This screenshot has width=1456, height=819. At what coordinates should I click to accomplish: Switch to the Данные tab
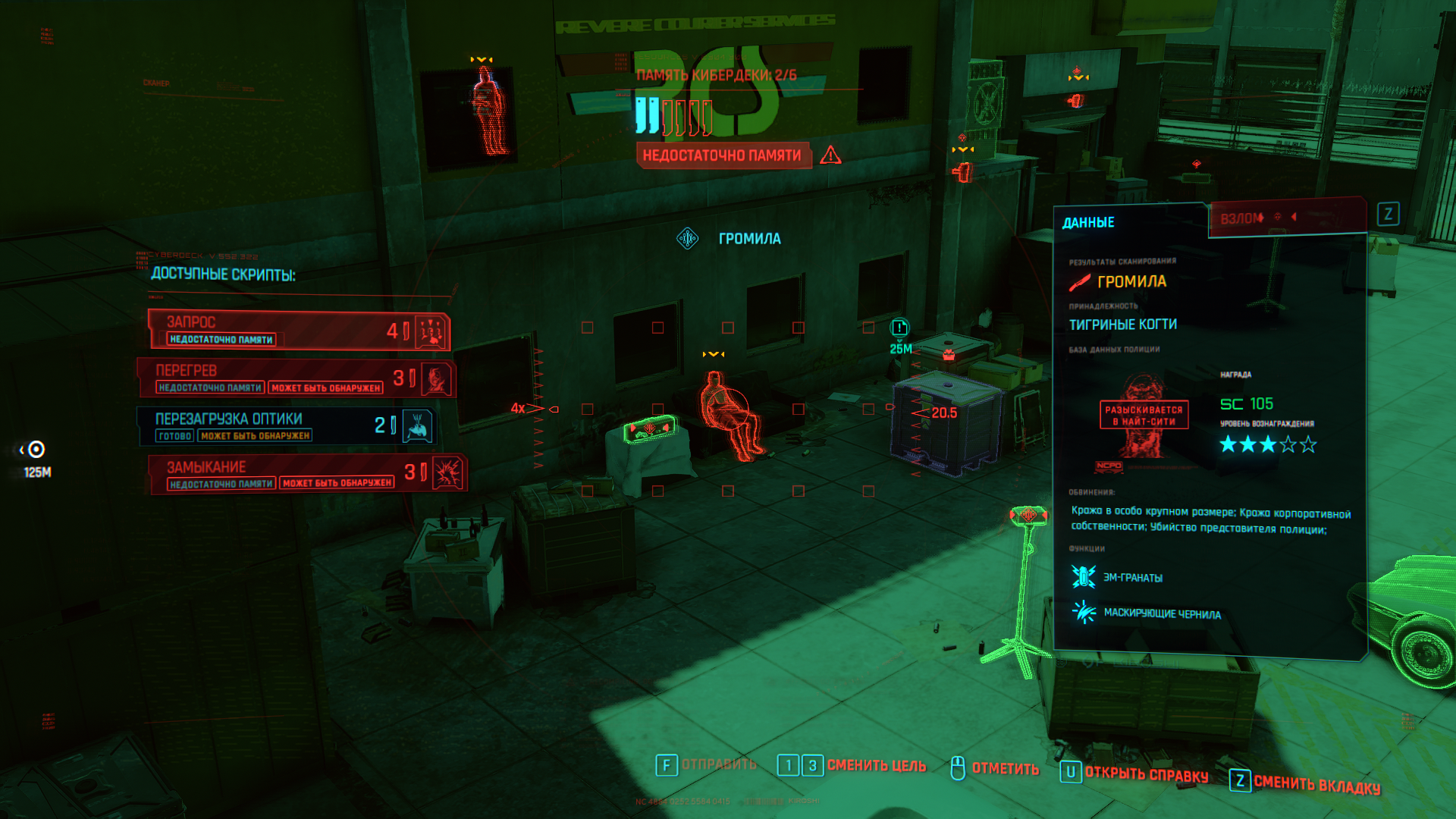[1088, 222]
